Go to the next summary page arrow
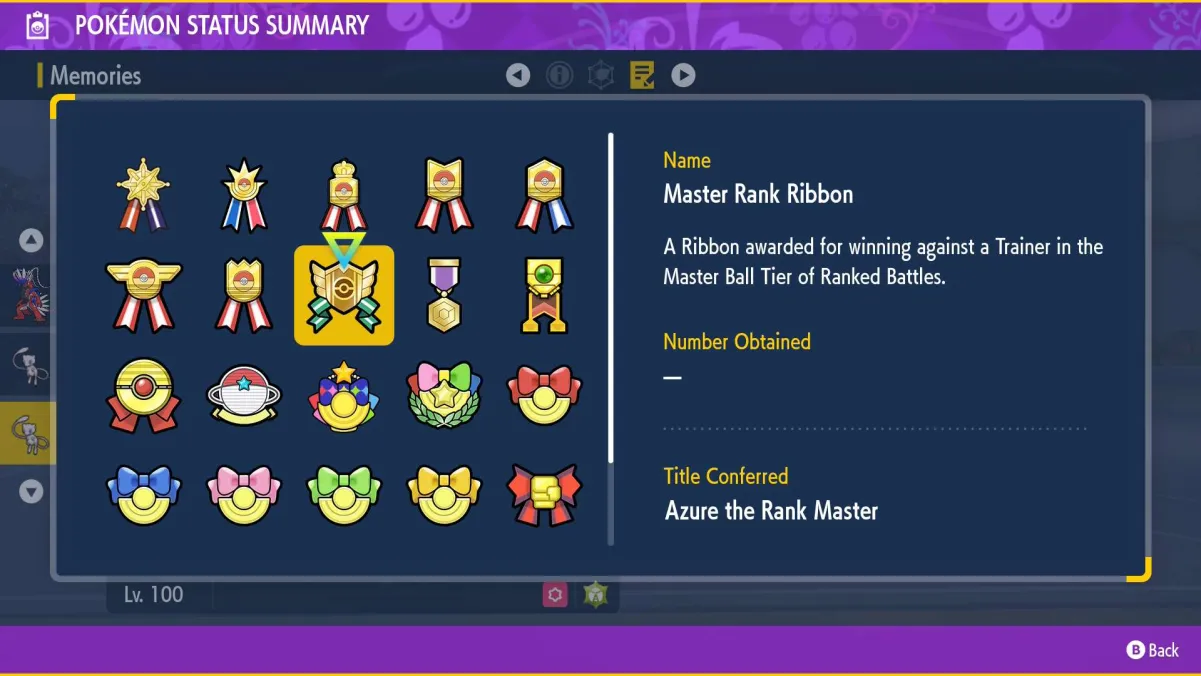This screenshot has height=676, width=1201. pyautogui.click(x=683, y=75)
